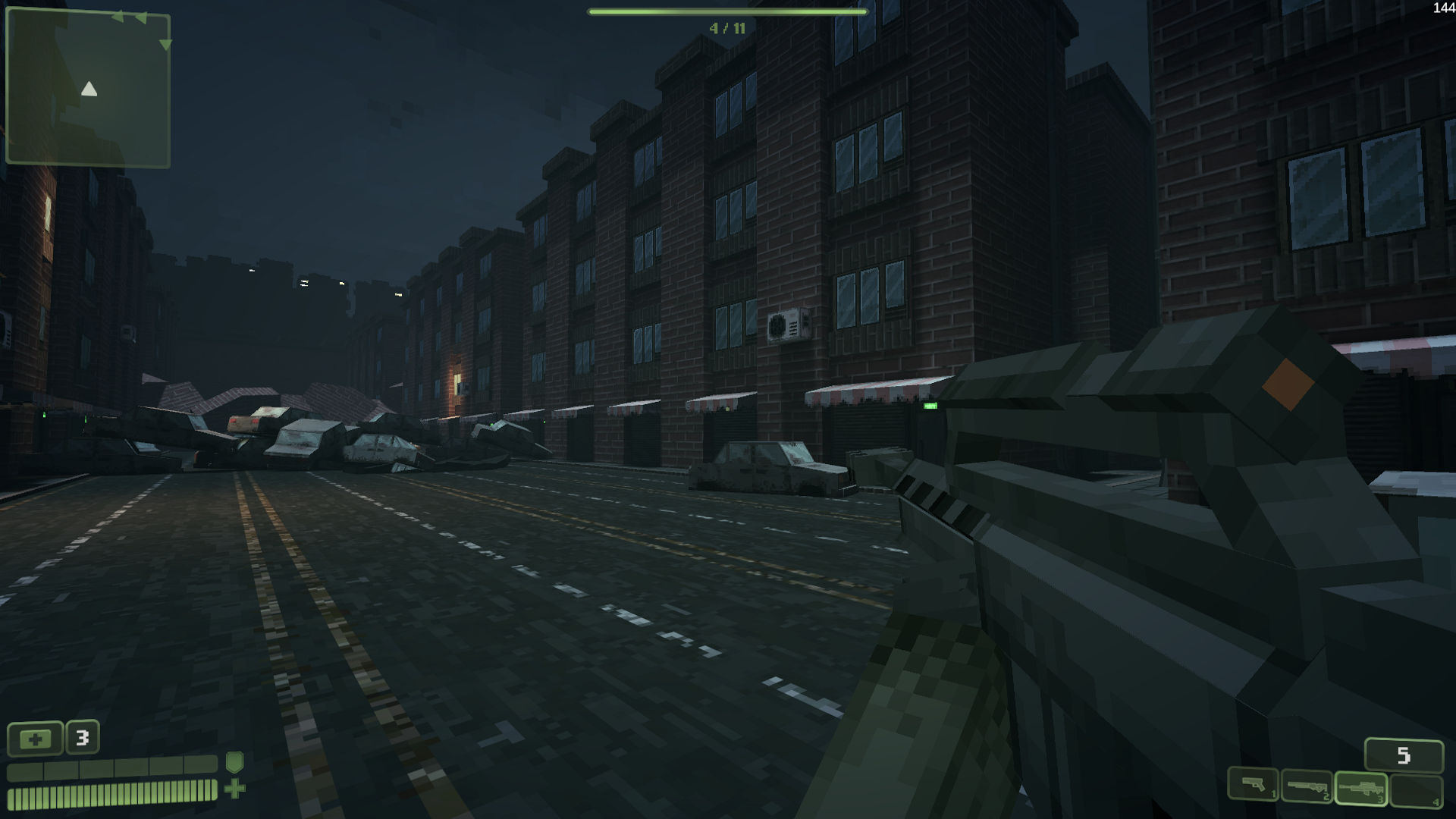Expand the 4/11 objective counter
1456x819 pixels.
[726, 29]
